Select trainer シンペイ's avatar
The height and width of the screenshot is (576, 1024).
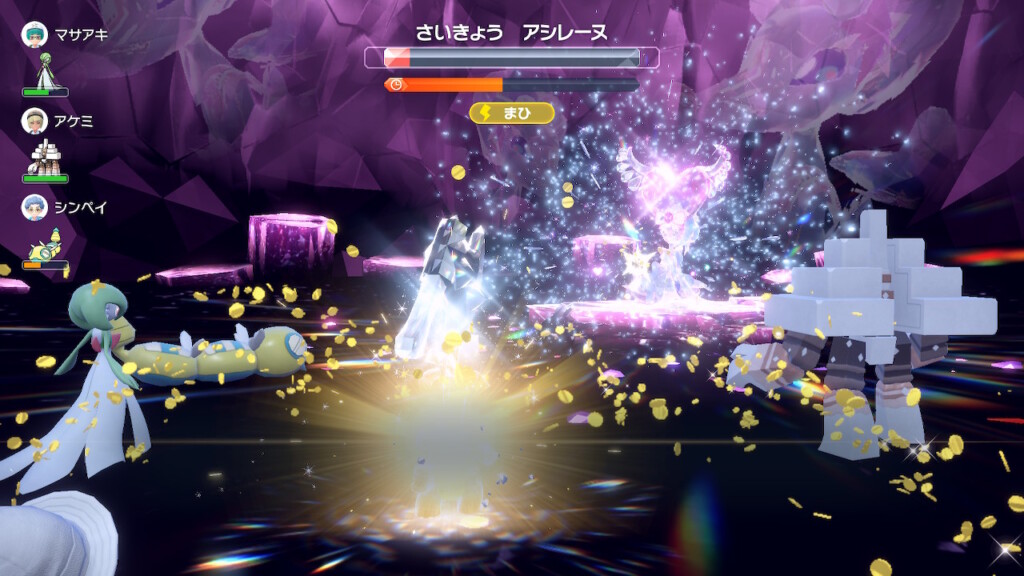point(34,207)
